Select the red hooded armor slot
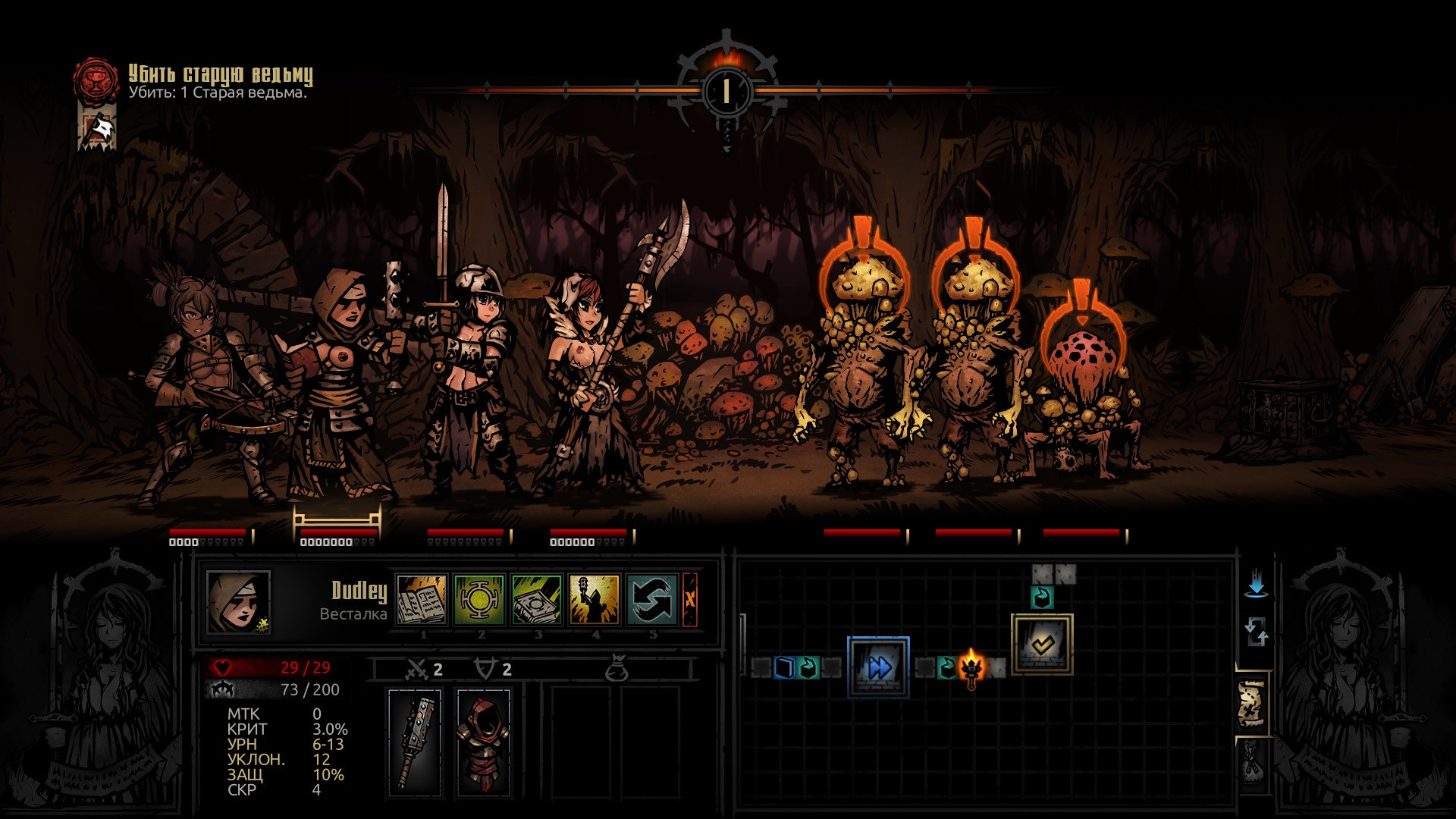The image size is (1456, 819). 483,742
